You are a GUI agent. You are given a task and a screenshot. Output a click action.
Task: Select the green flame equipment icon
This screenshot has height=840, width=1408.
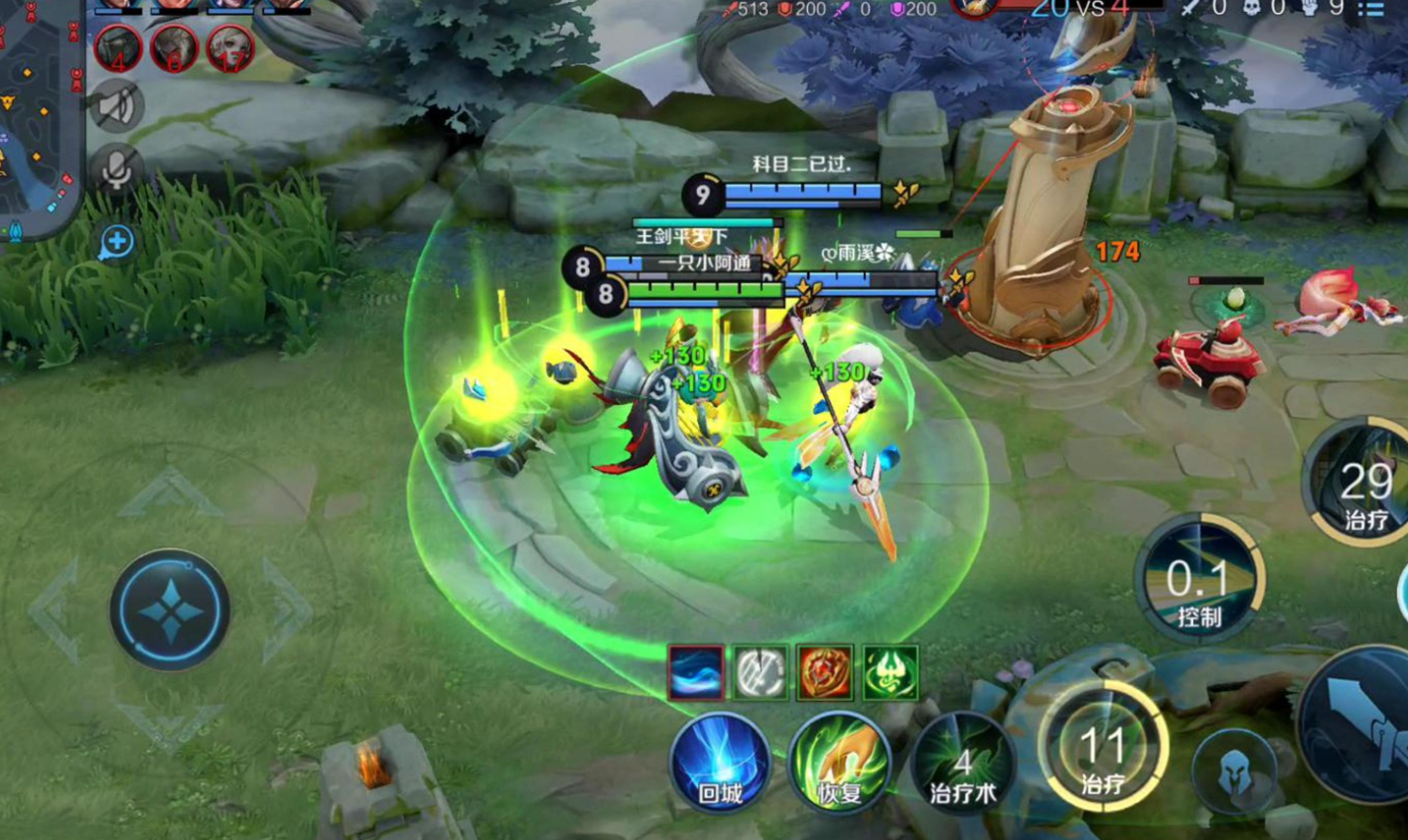(x=890, y=672)
